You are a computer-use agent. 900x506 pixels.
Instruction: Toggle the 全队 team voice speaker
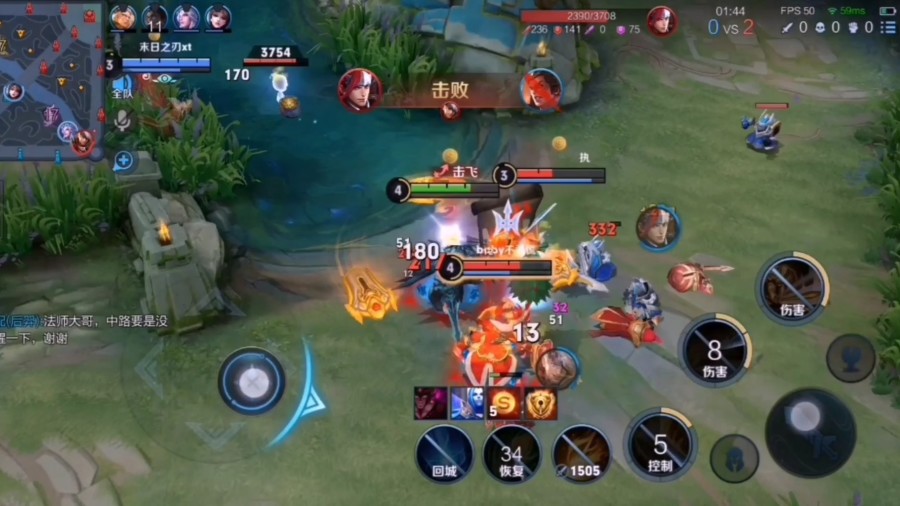pyautogui.click(x=122, y=88)
